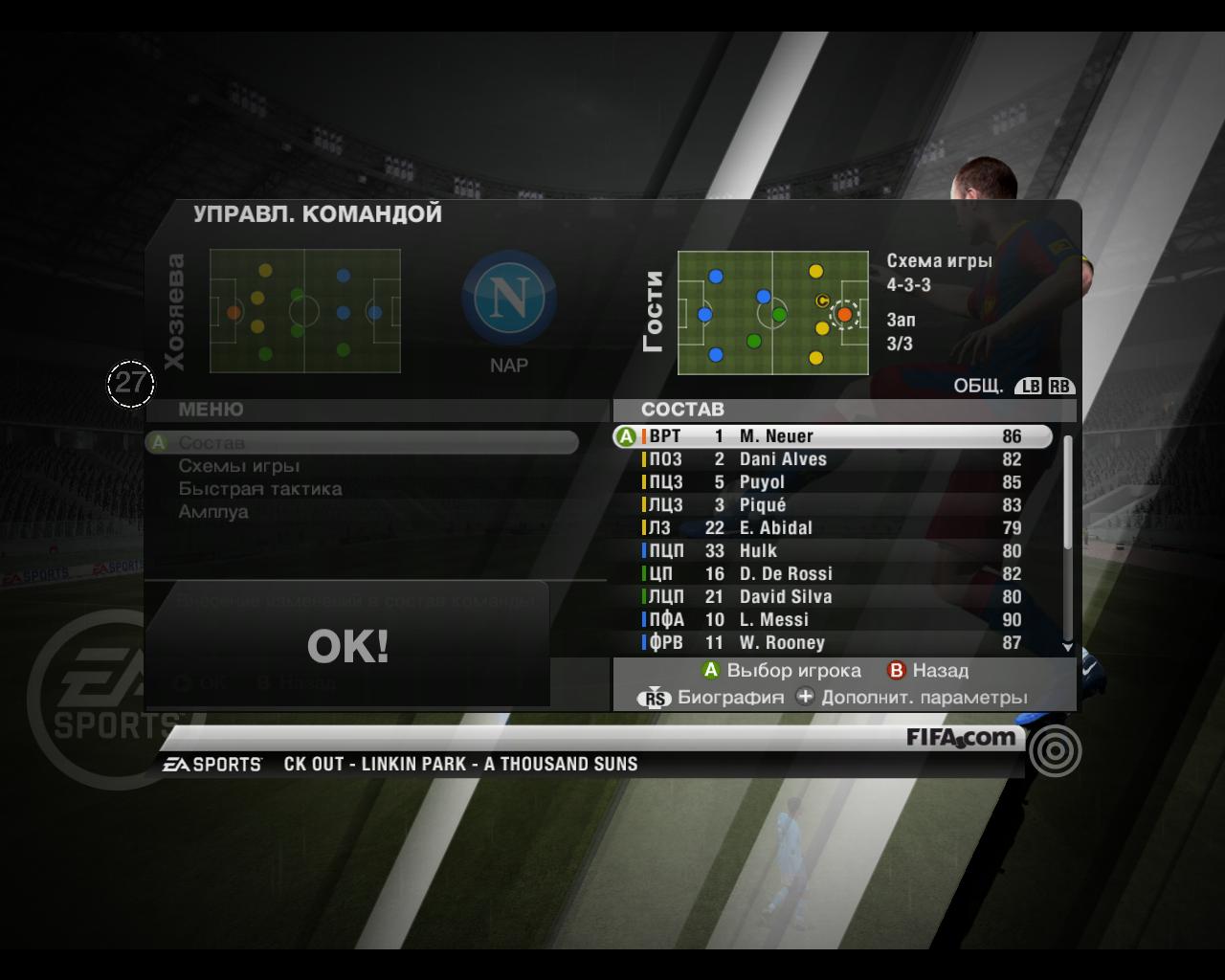Confirm the OK! popup
The height and width of the screenshot is (980, 1225).
point(347,646)
